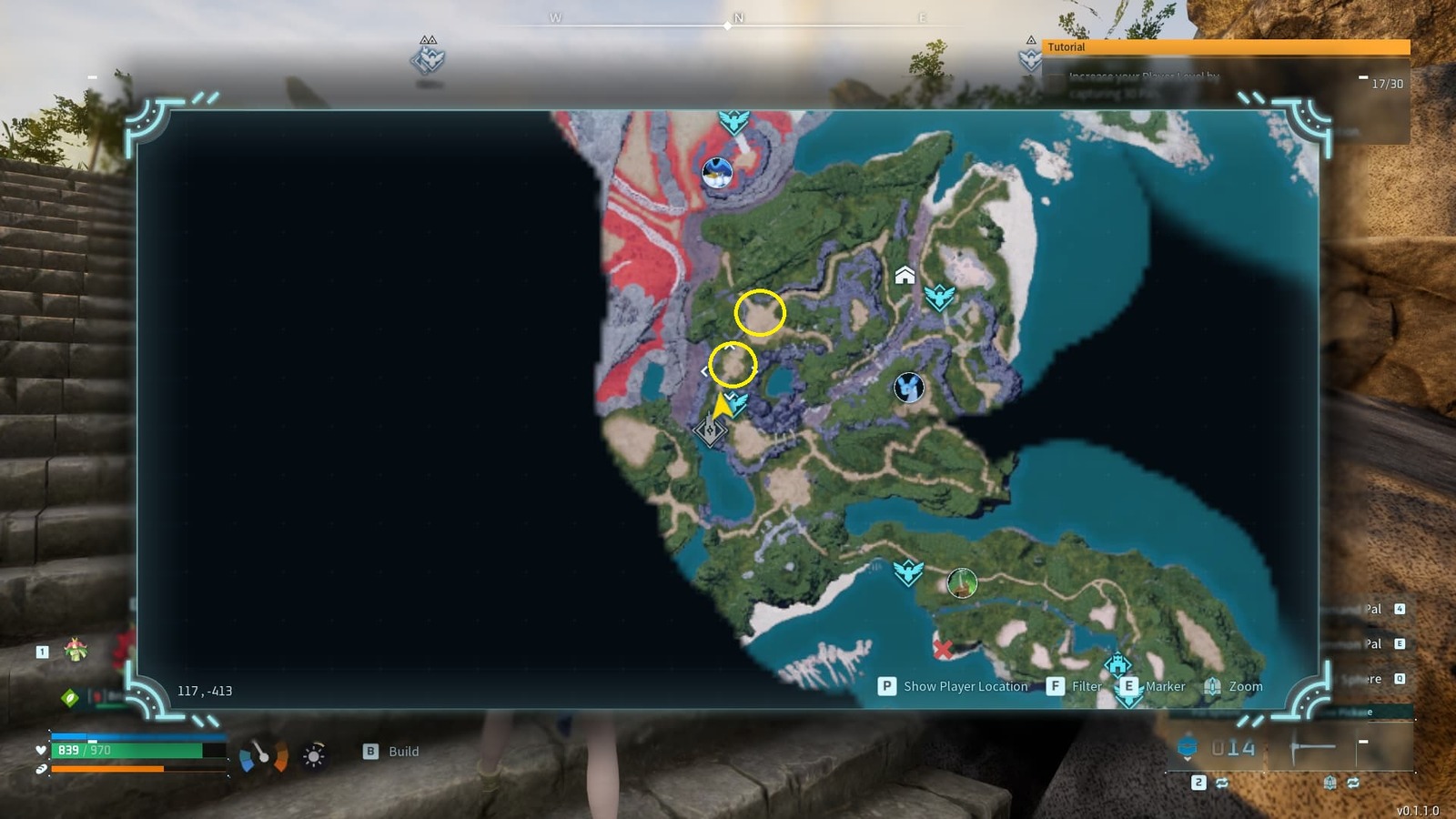Click the grey tower marker near player arrow
The height and width of the screenshot is (819, 1456).
[710, 429]
